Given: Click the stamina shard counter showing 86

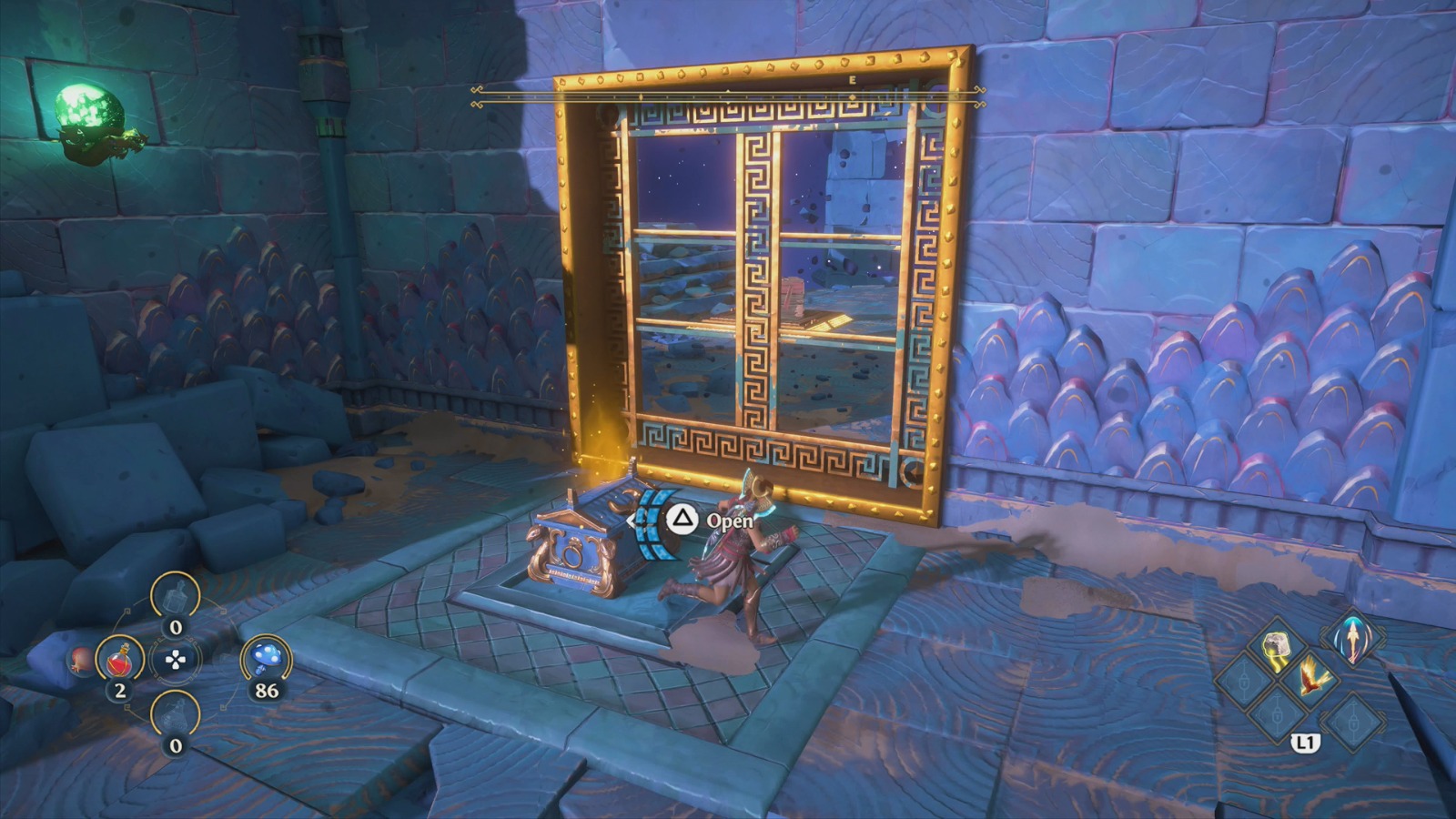Looking at the screenshot, I should (x=266, y=689).
